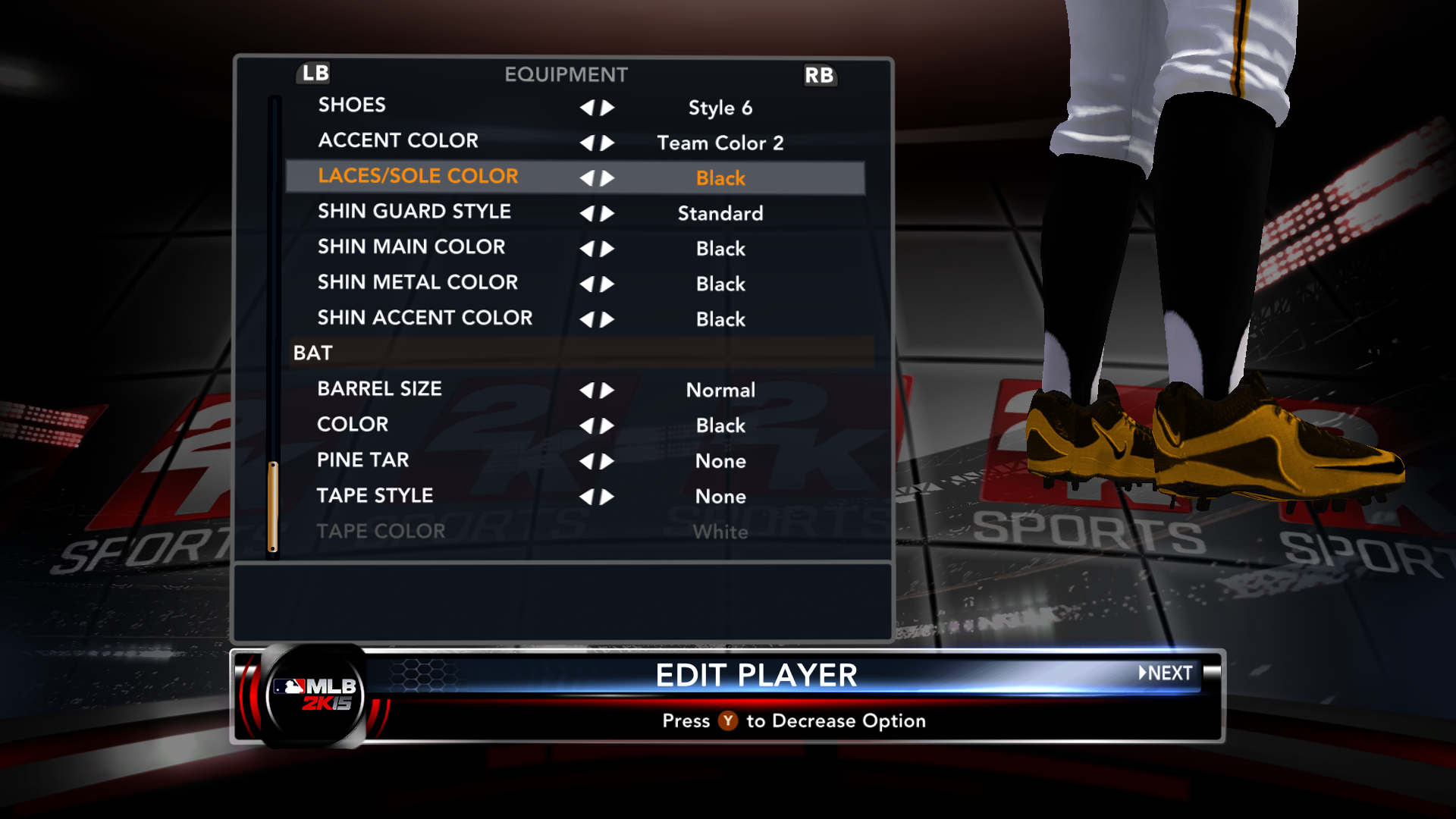
Task: Select the BARREL SIZE option
Action: (379, 389)
